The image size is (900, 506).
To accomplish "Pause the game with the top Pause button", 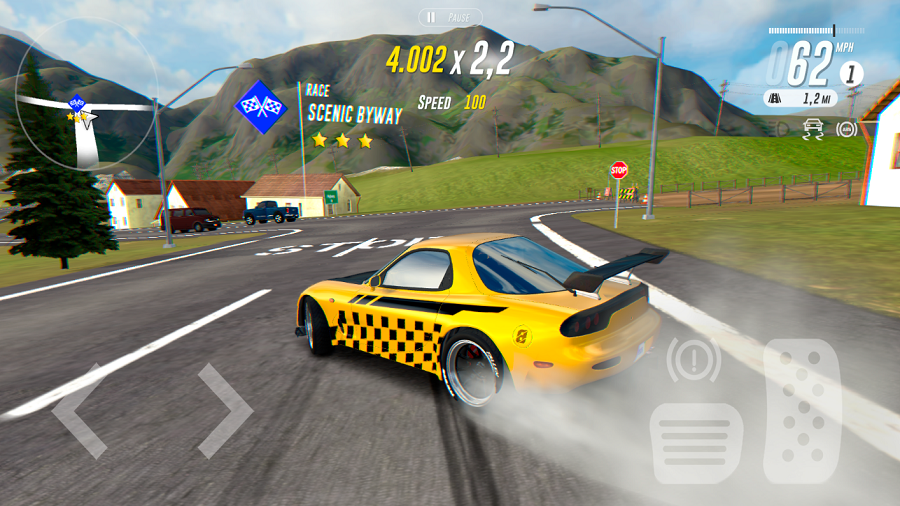I will 450,17.
